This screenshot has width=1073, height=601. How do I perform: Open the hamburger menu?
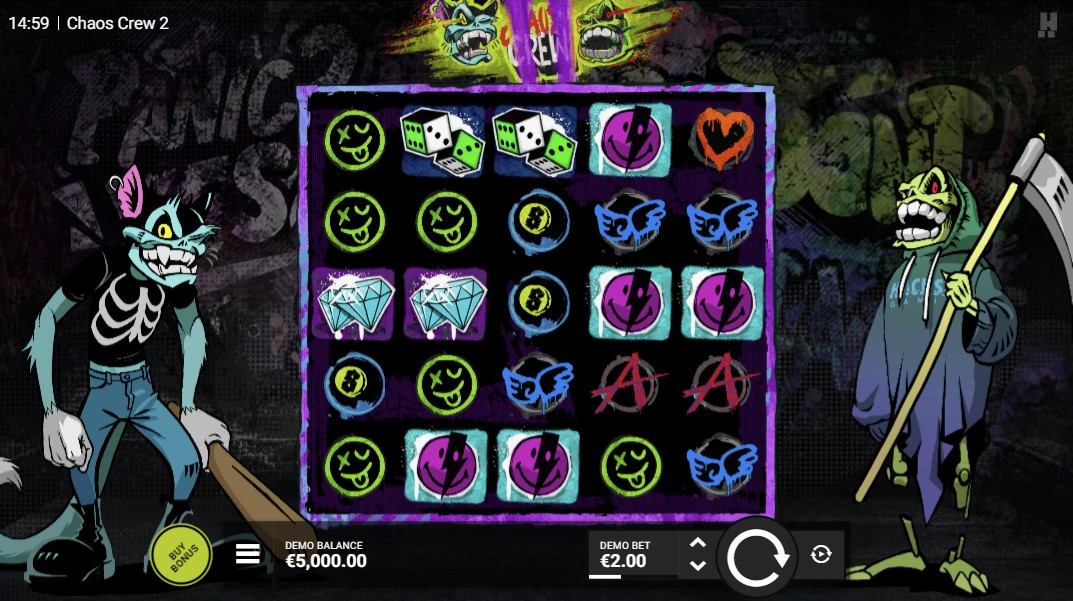point(248,554)
